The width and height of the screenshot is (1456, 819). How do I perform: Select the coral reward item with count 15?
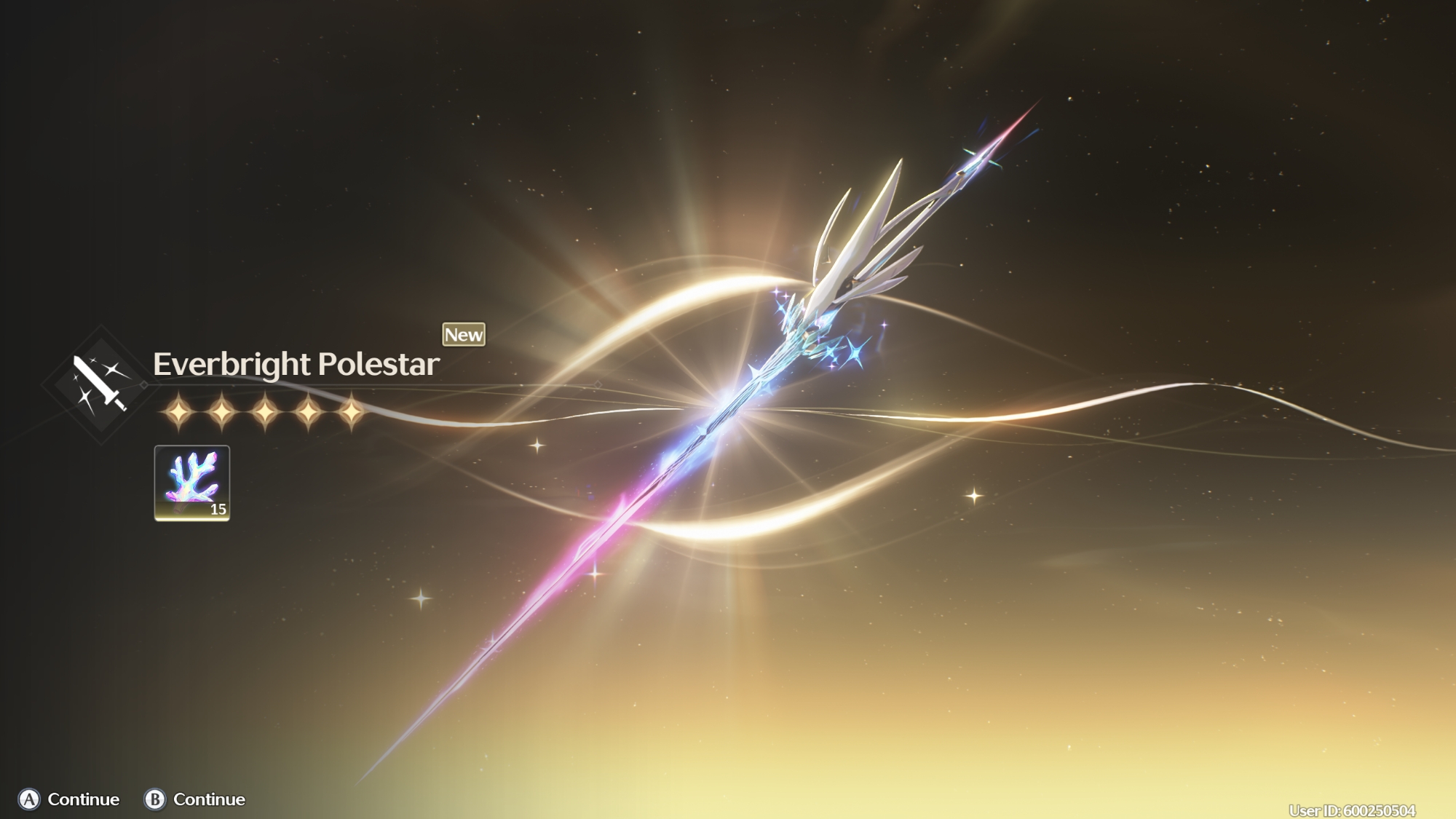(x=192, y=483)
